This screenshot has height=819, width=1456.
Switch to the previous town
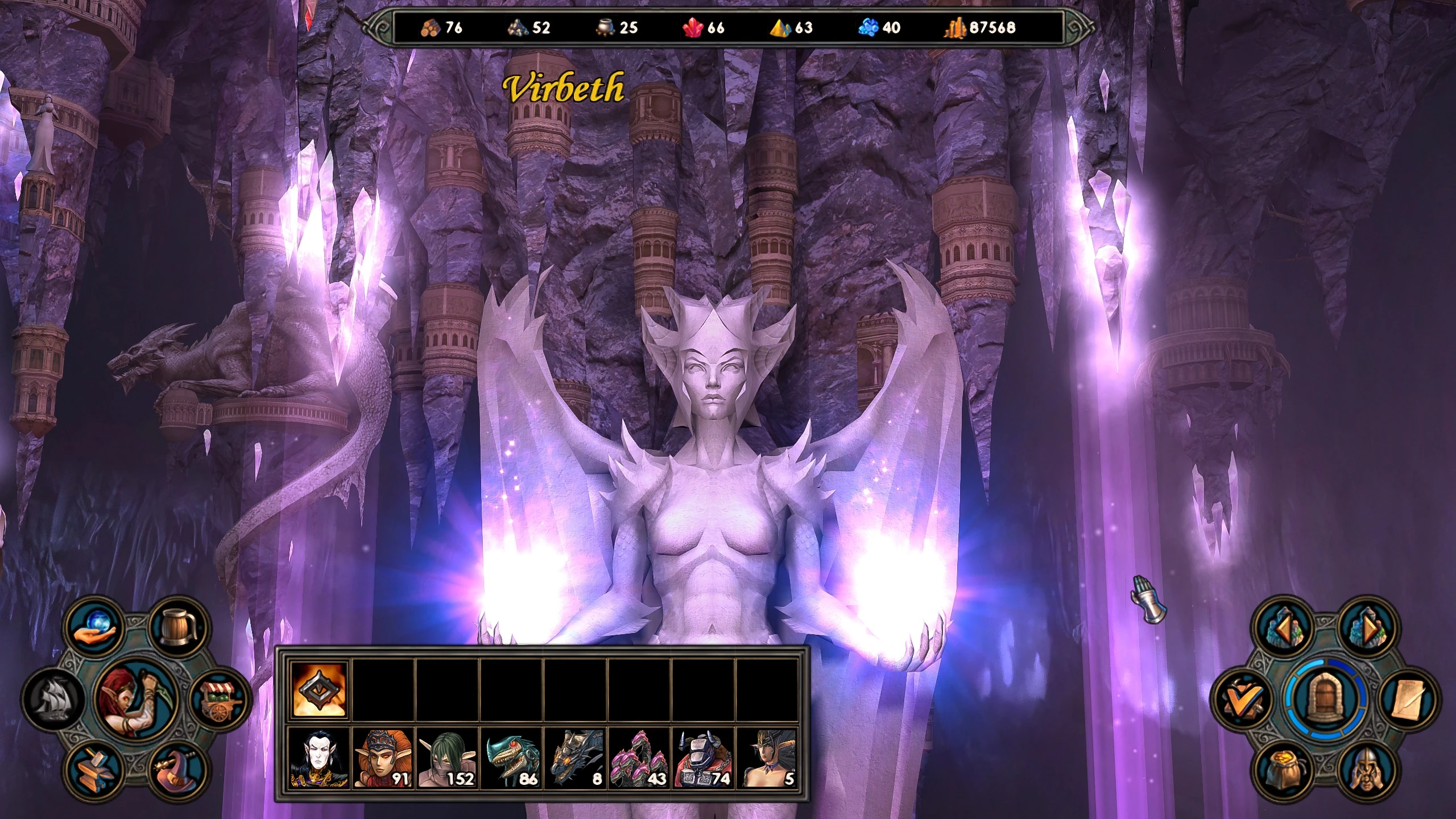tap(1284, 628)
